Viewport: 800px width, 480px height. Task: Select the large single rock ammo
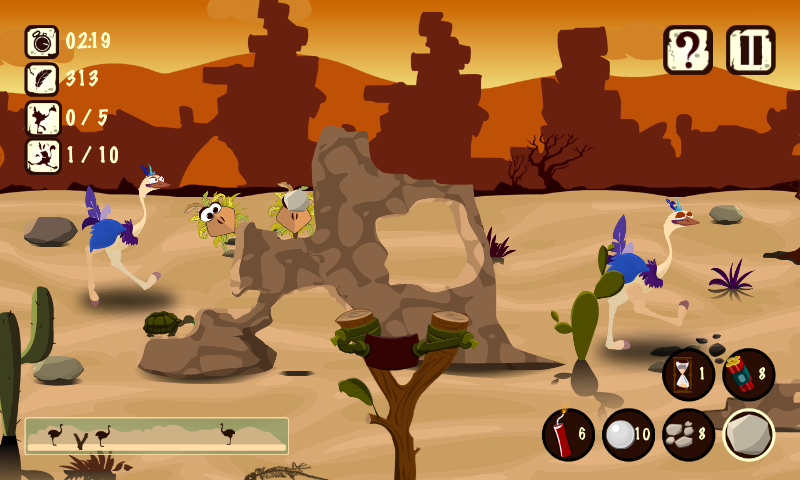pyautogui.click(x=748, y=435)
